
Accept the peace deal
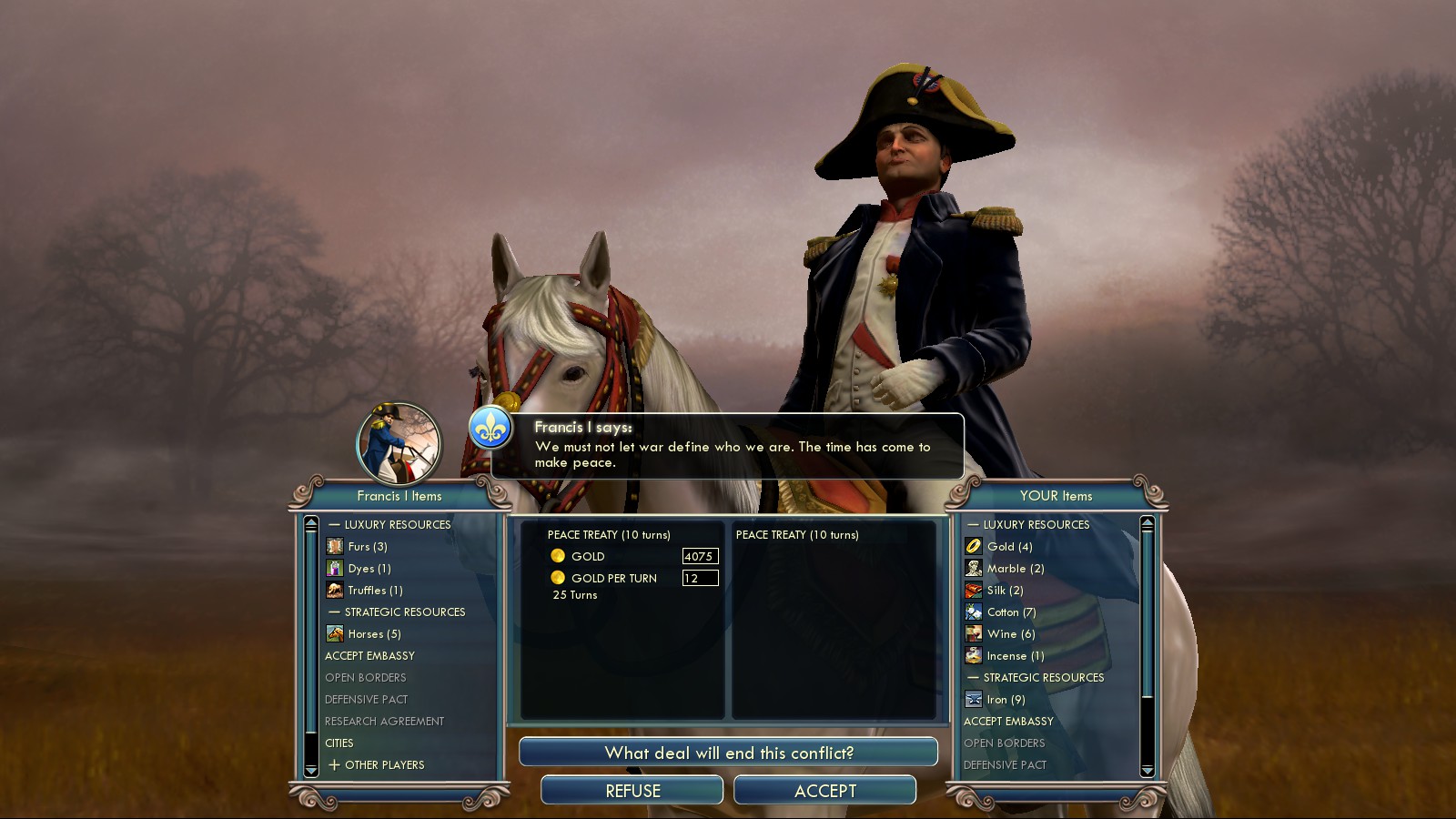[824, 791]
